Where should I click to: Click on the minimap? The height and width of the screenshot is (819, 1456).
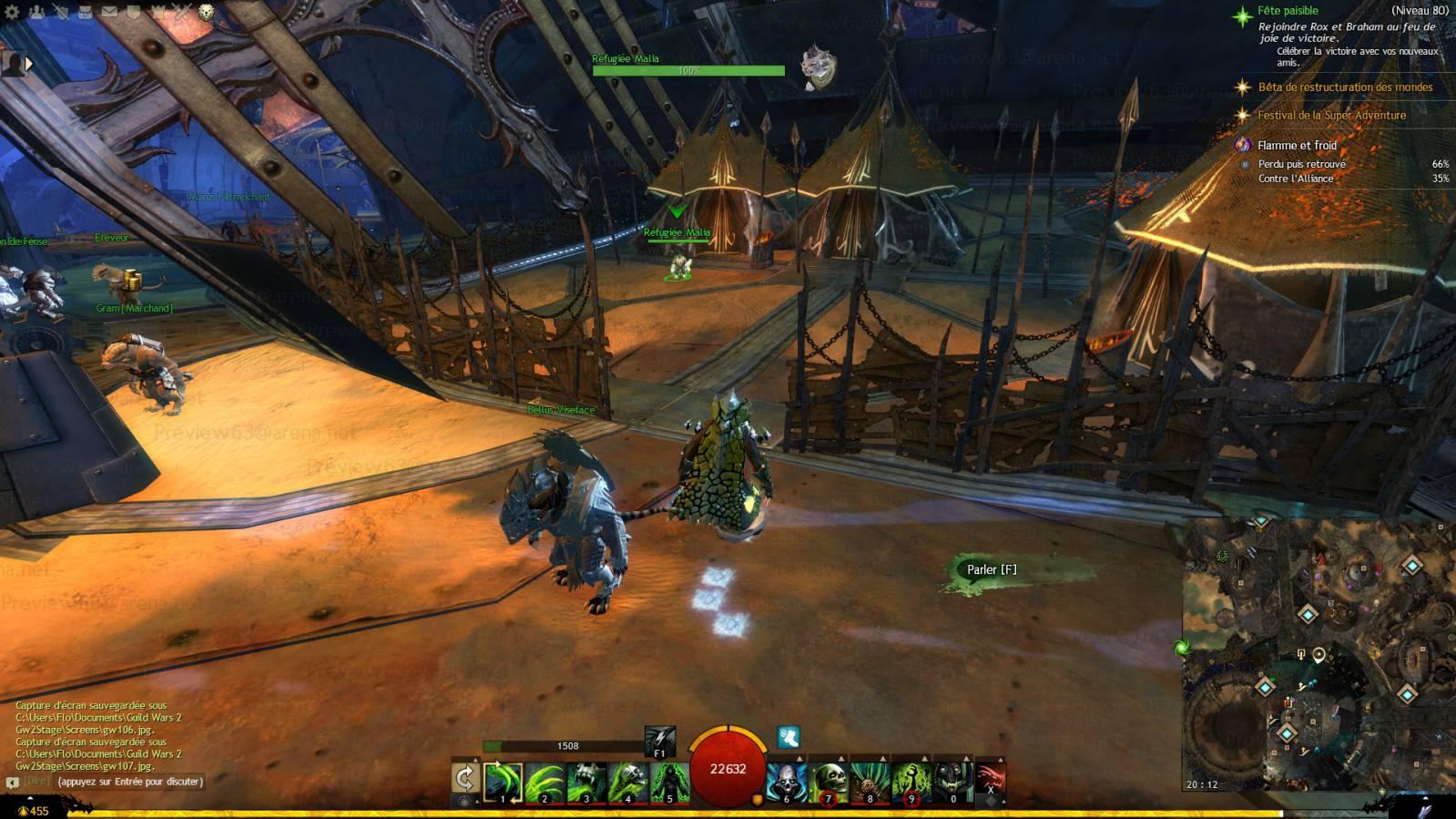1319,656
